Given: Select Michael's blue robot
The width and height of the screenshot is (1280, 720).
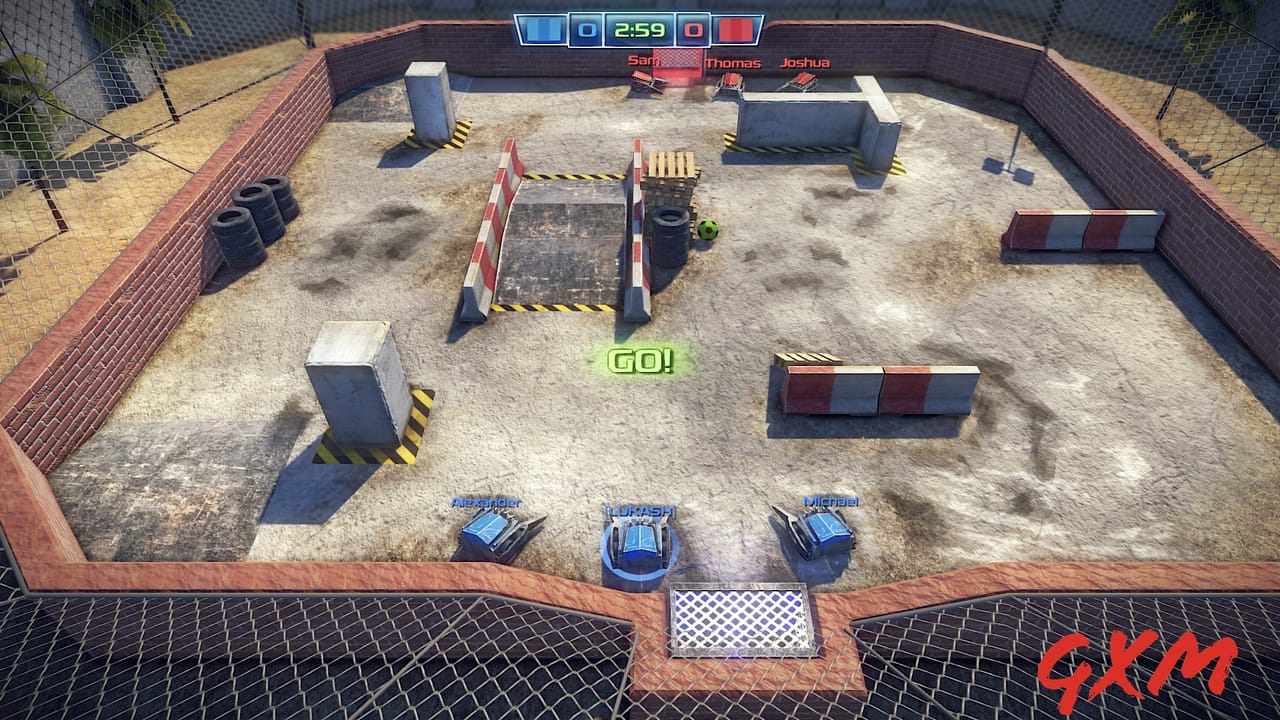Looking at the screenshot, I should [822, 530].
